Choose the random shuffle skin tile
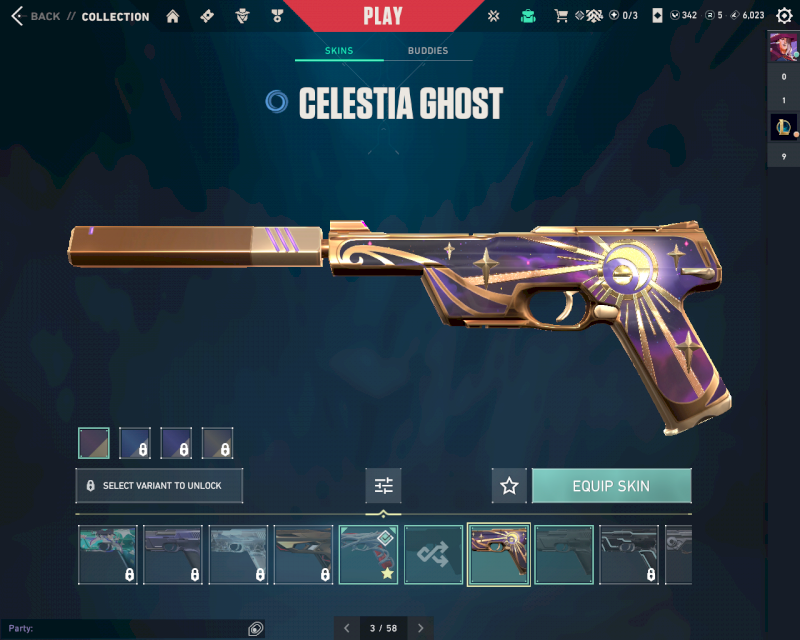Image resolution: width=800 pixels, height=640 pixels. coord(434,555)
